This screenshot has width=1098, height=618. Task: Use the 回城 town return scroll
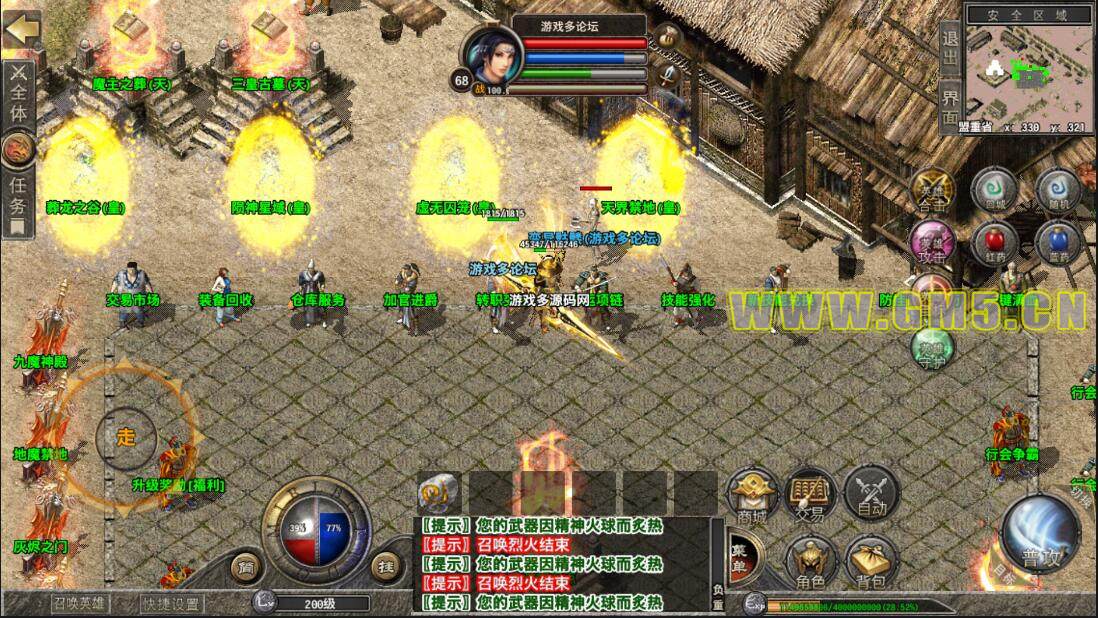coord(993,189)
